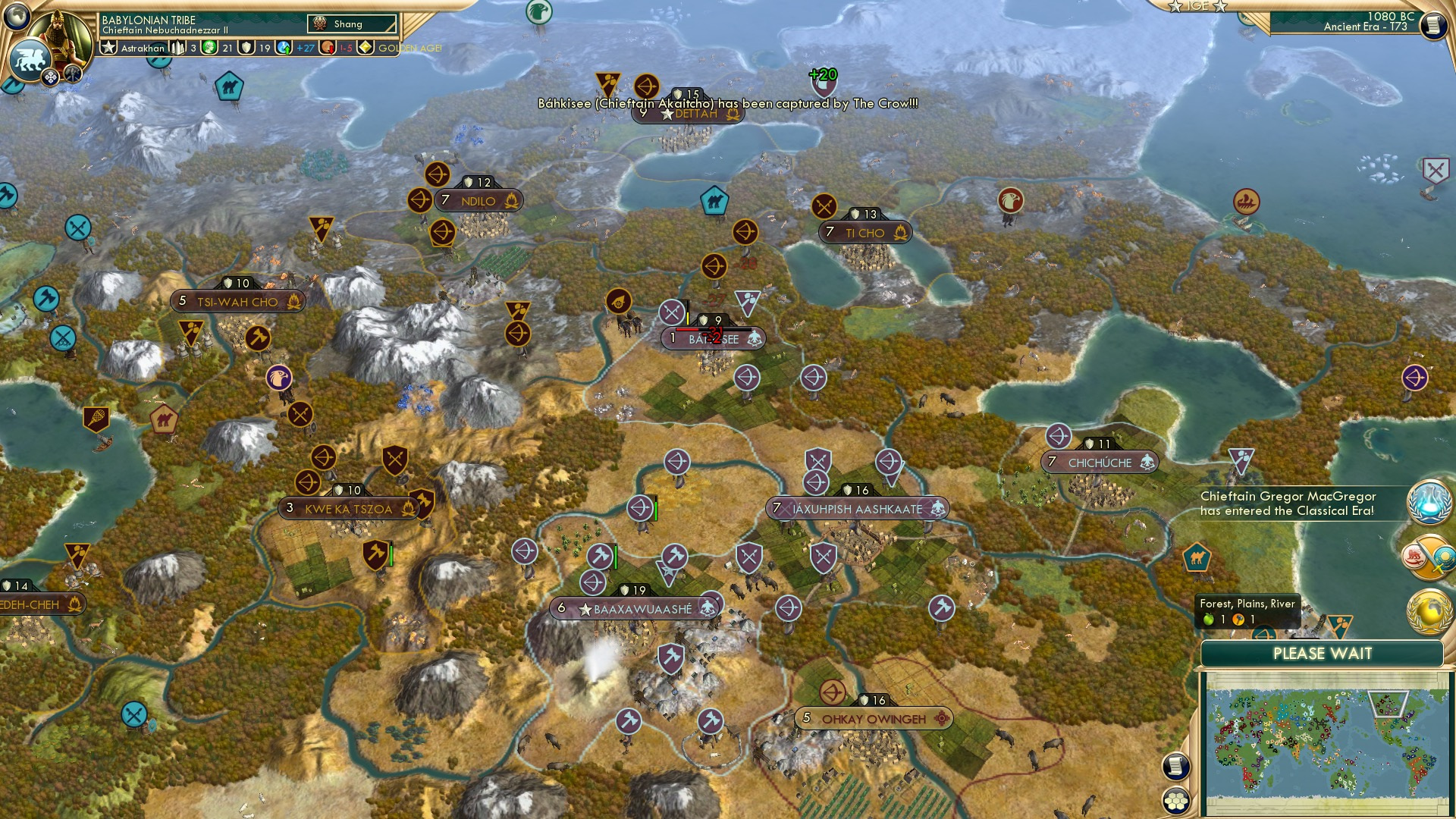Open the Chichúche city banner
Screen dimensions: 1456x819
pos(1099,463)
